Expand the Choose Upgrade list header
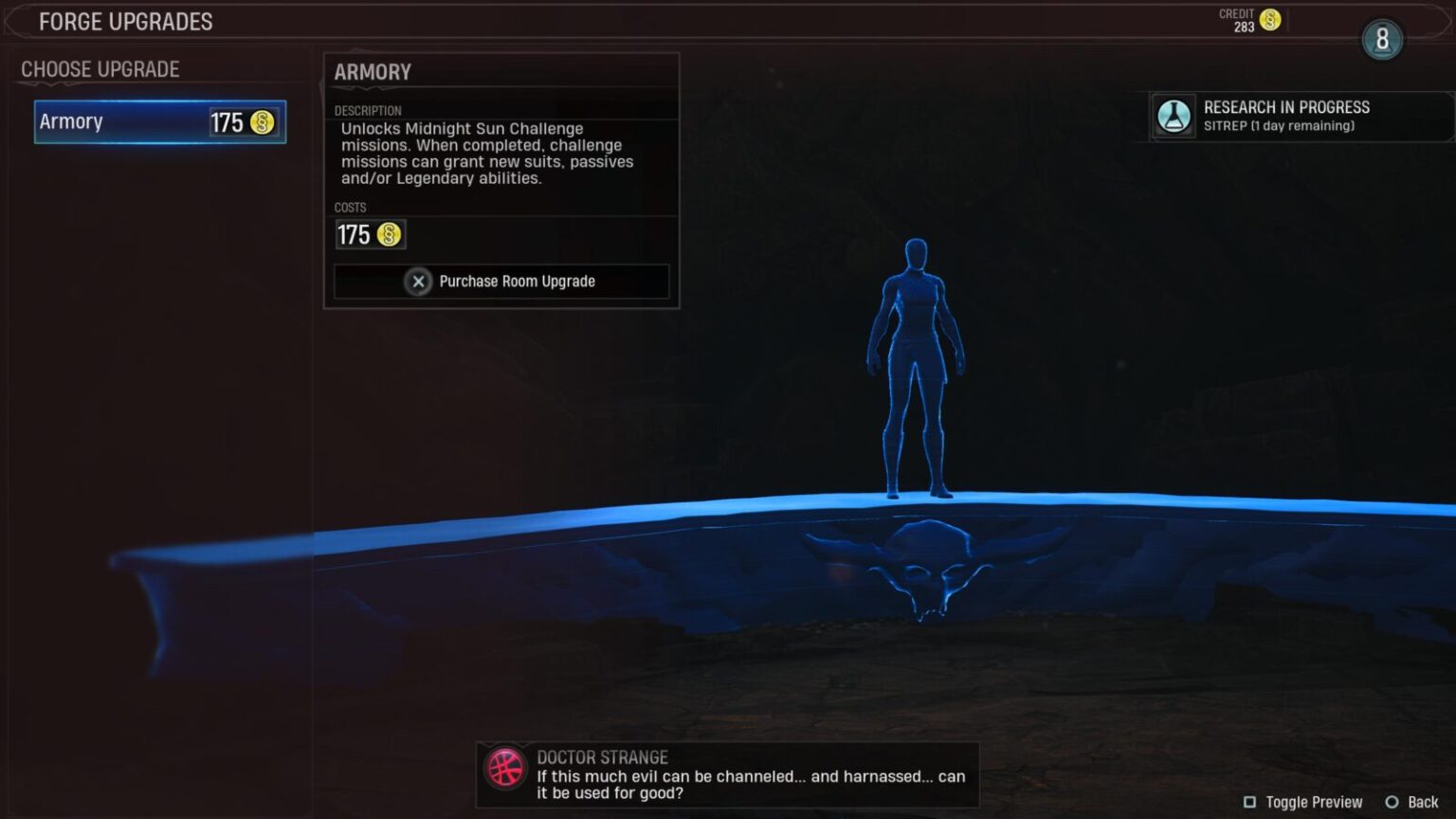 [99, 68]
